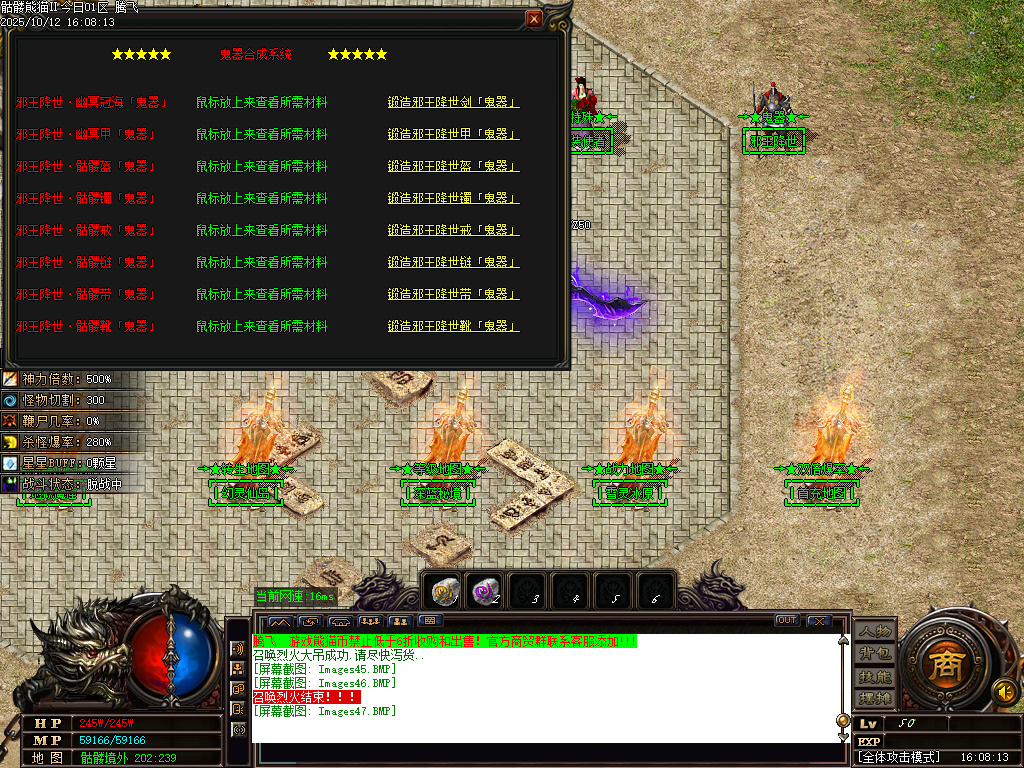Viewport: 1024px width, 768px height.
Task: Select 锻造邪王降世带 belt forging link
Action: point(453,294)
